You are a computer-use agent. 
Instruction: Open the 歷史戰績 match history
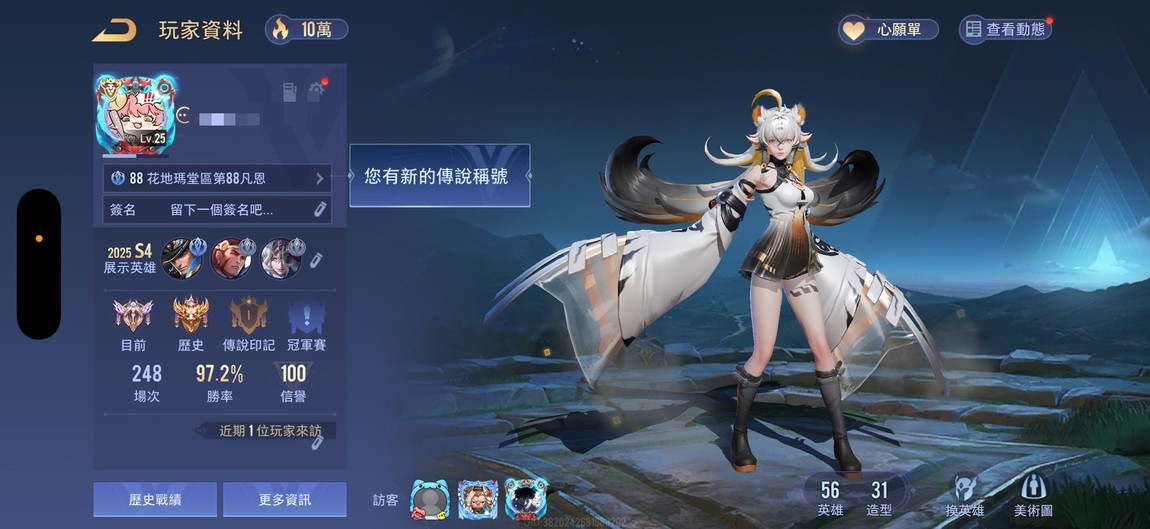coord(155,499)
